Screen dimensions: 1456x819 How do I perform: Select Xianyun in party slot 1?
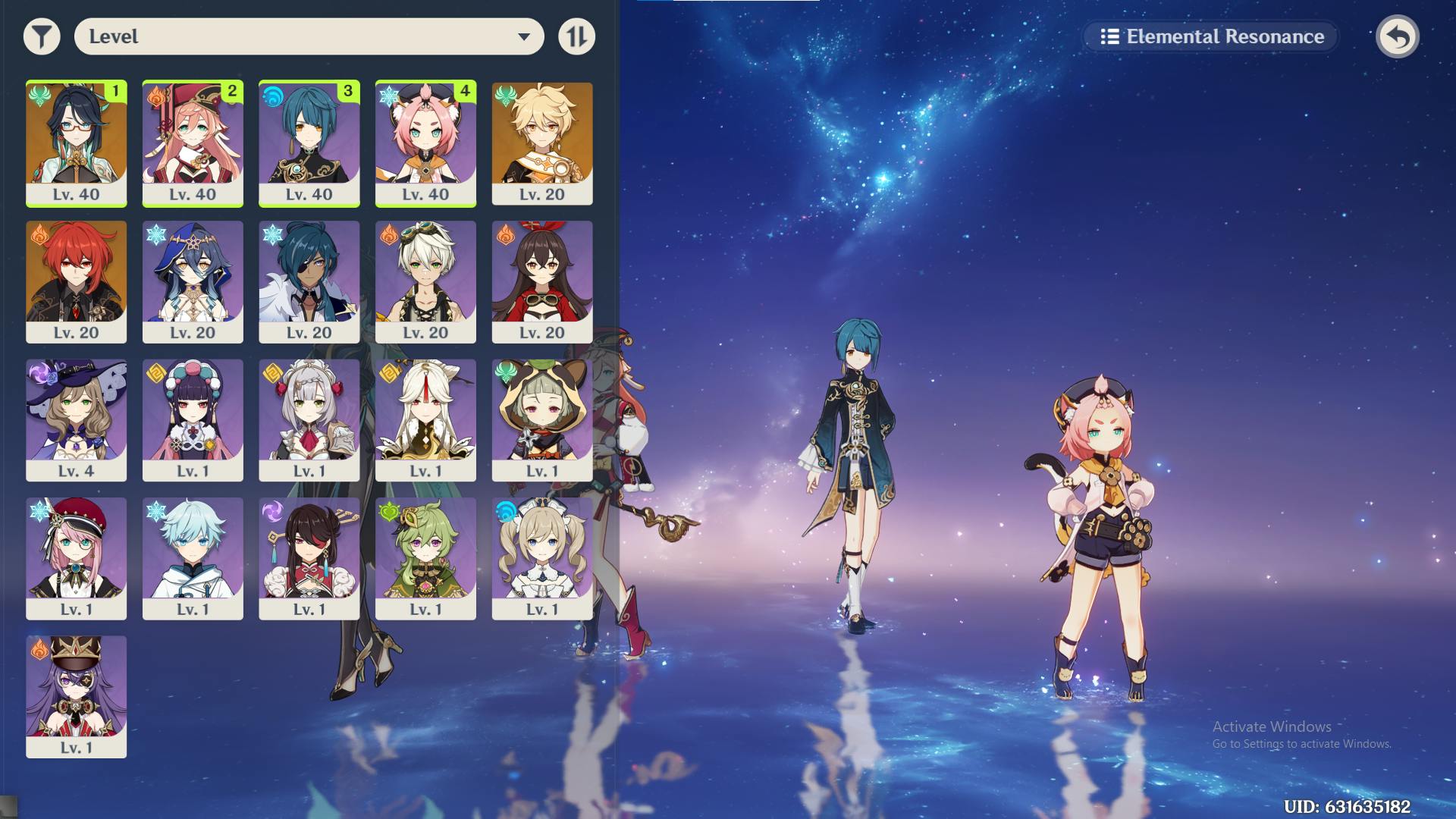pos(76,143)
